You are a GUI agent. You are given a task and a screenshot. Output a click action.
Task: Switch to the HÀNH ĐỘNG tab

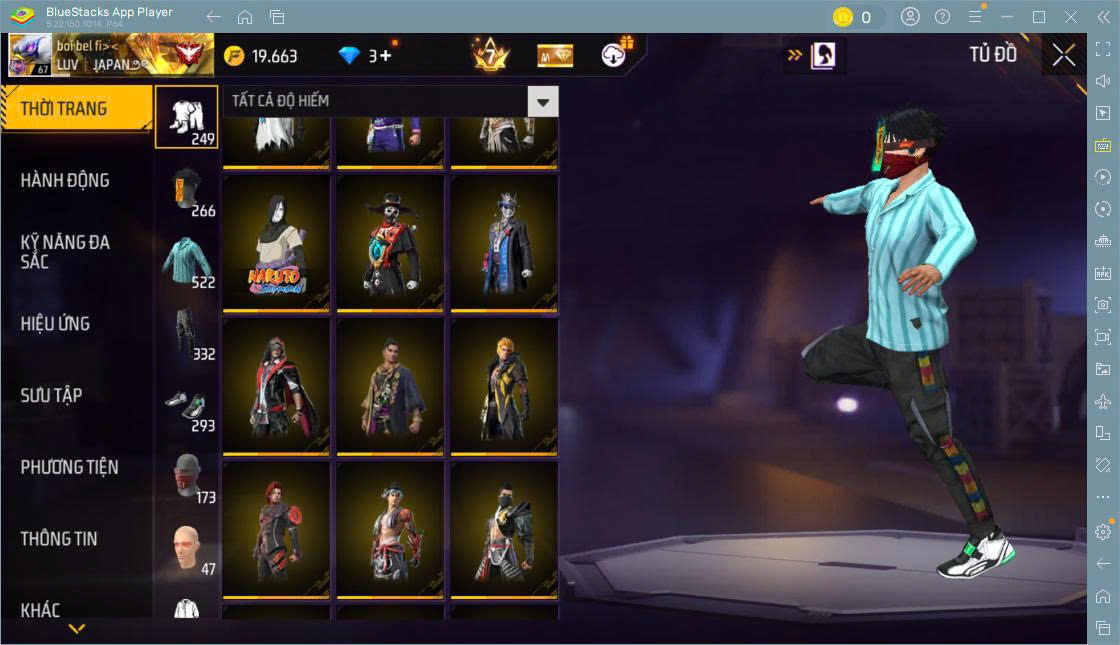65,181
